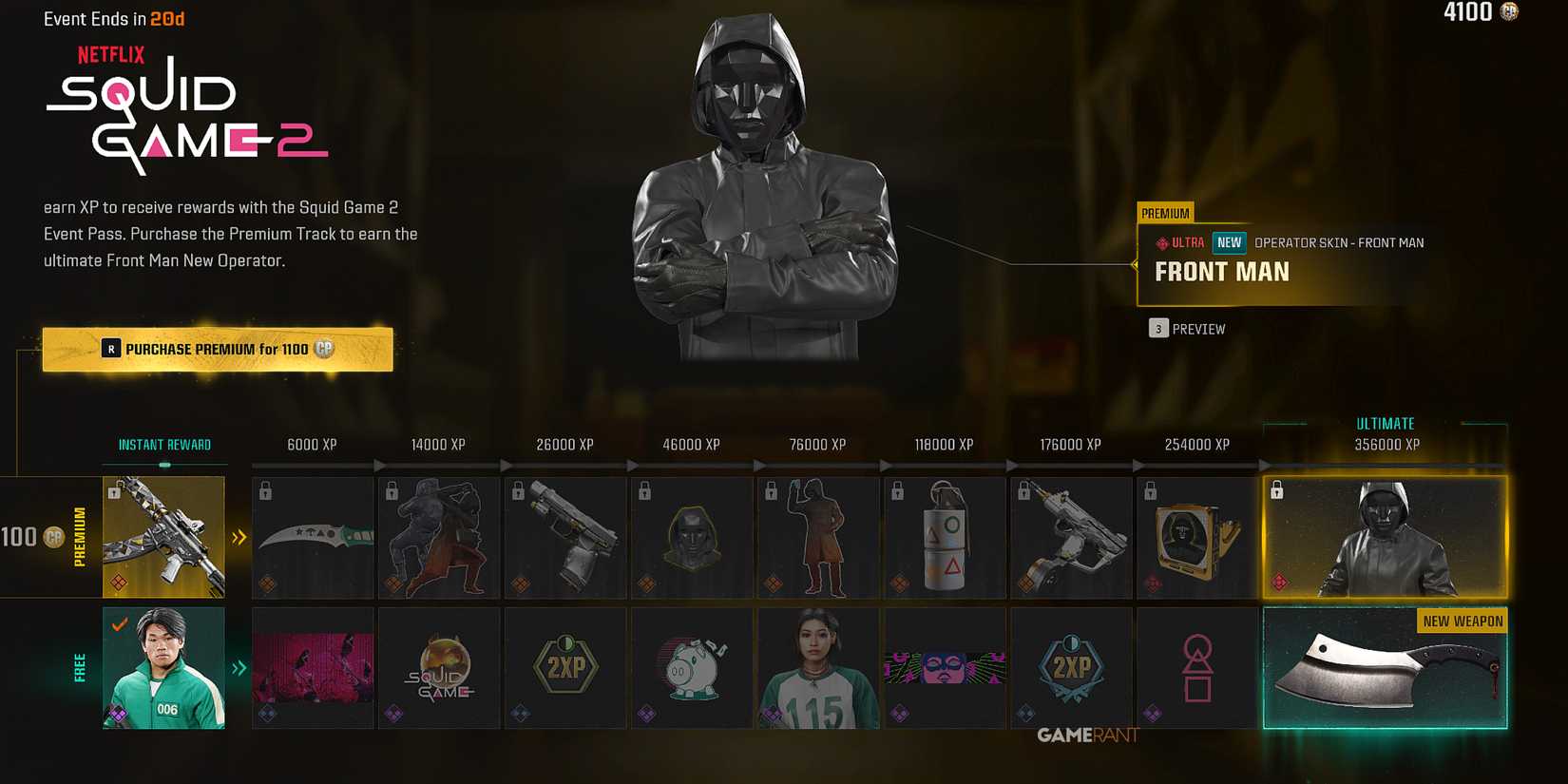
Task: Open the Front Man skin Preview
Action: pyautogui.click(x=1187, y=328)
